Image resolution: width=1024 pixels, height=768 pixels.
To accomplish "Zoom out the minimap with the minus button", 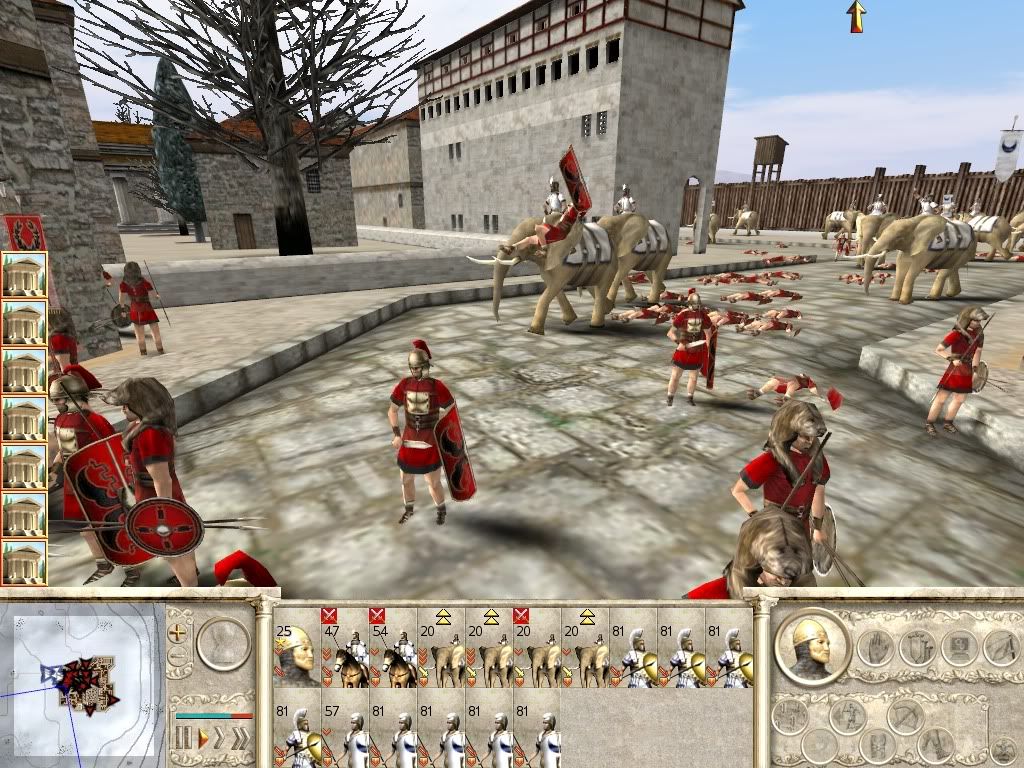I will coord(178,657).
